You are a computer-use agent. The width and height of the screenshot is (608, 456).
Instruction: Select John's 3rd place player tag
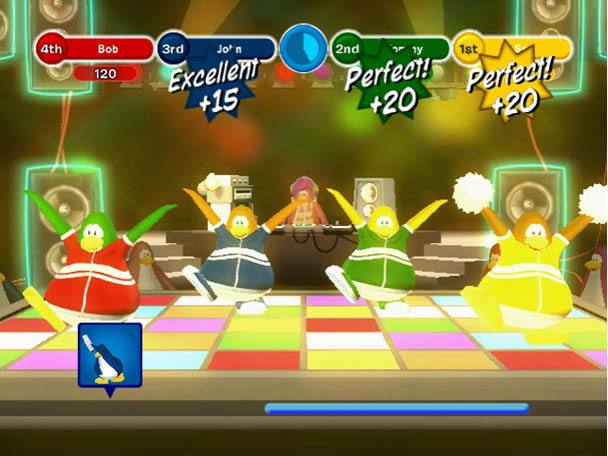click(217, 48)
